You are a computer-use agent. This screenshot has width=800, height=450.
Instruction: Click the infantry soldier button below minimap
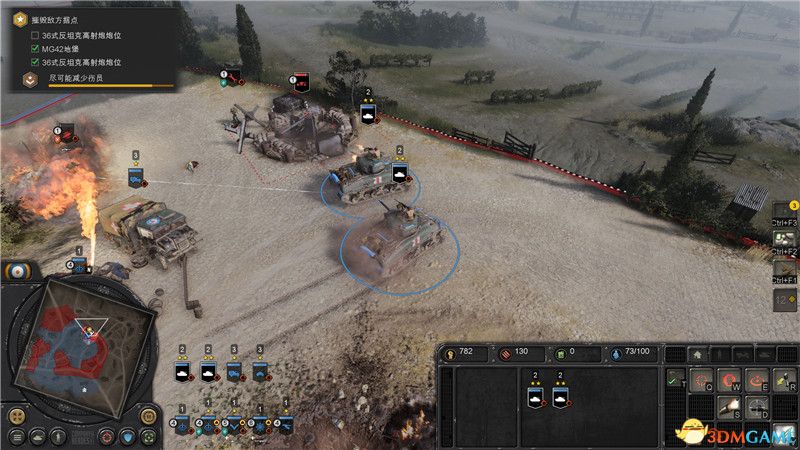[x=58, y=437]
